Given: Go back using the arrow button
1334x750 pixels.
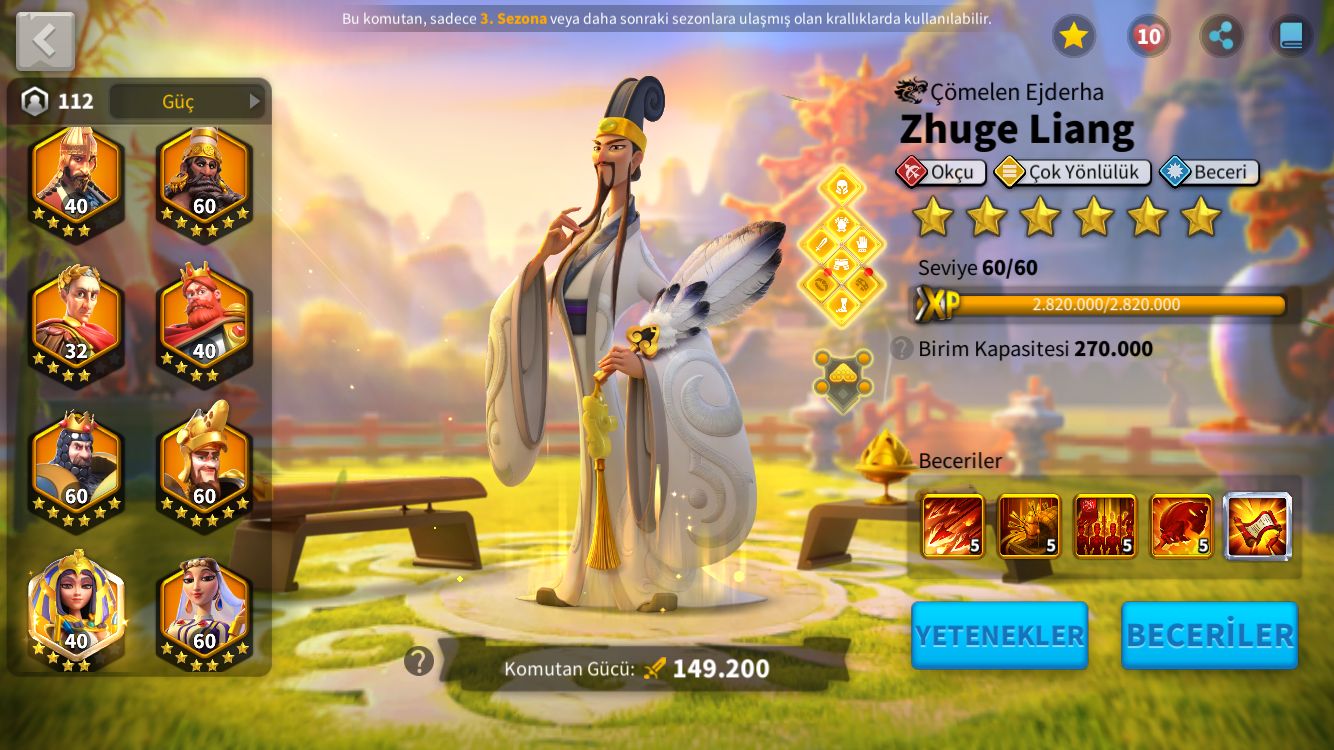Looking at the screenshot, I should point(45,41).
